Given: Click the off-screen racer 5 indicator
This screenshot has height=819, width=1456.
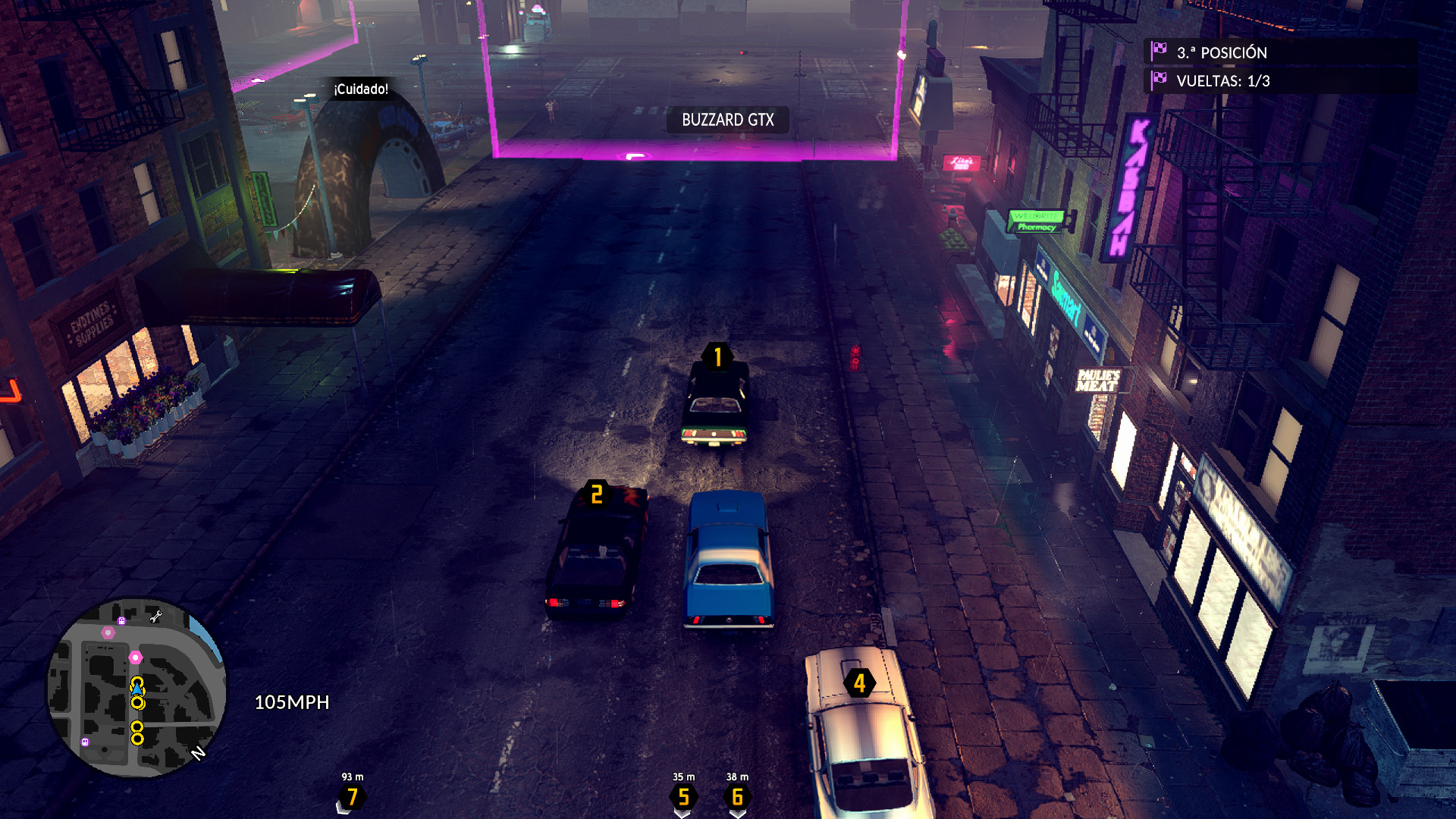Looking at the screenshot, I should click(683, 796).
